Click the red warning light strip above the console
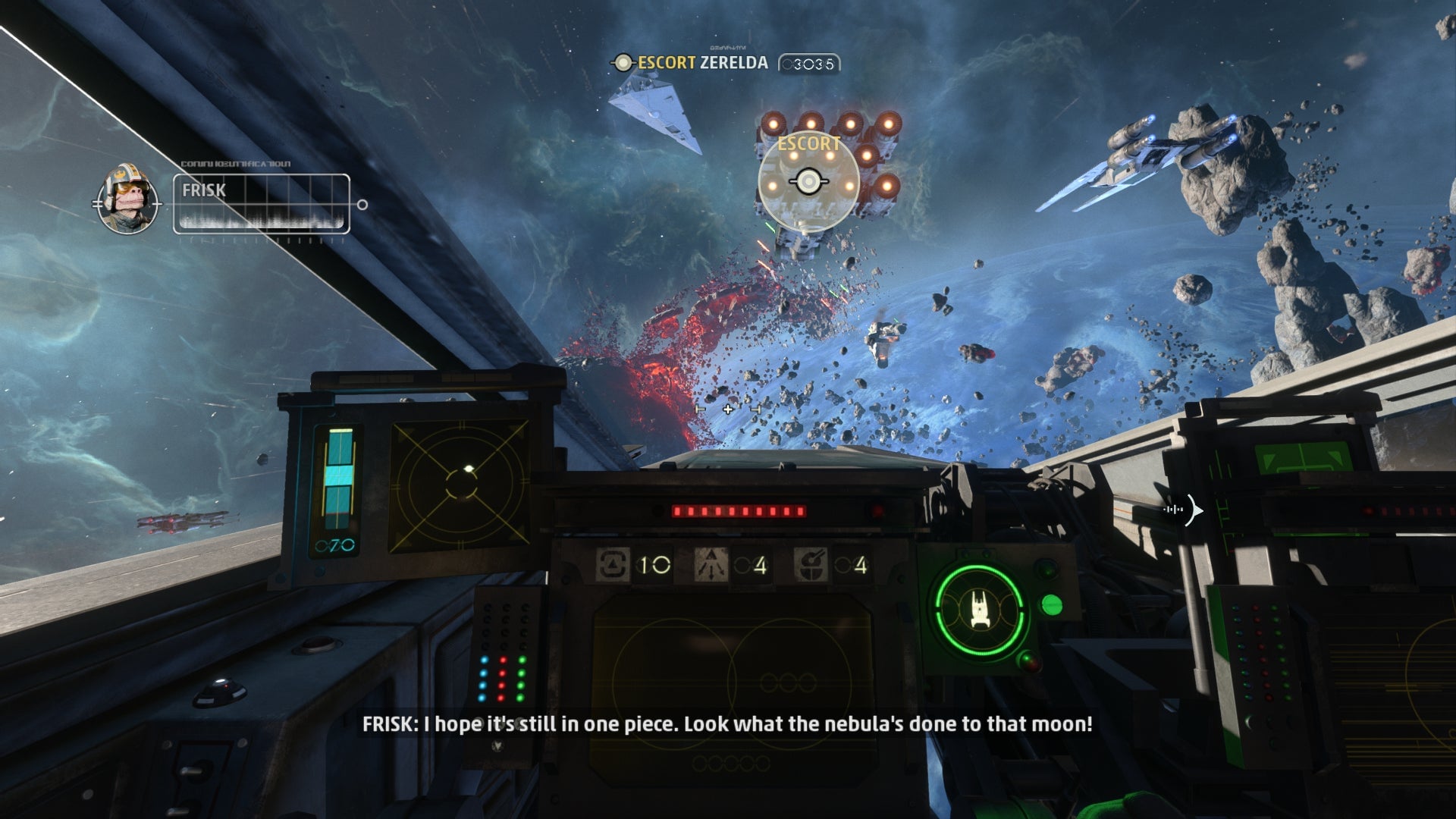The width and height of the screenshot is (1456, 819). pyautogui.click(x=739, y=513)
